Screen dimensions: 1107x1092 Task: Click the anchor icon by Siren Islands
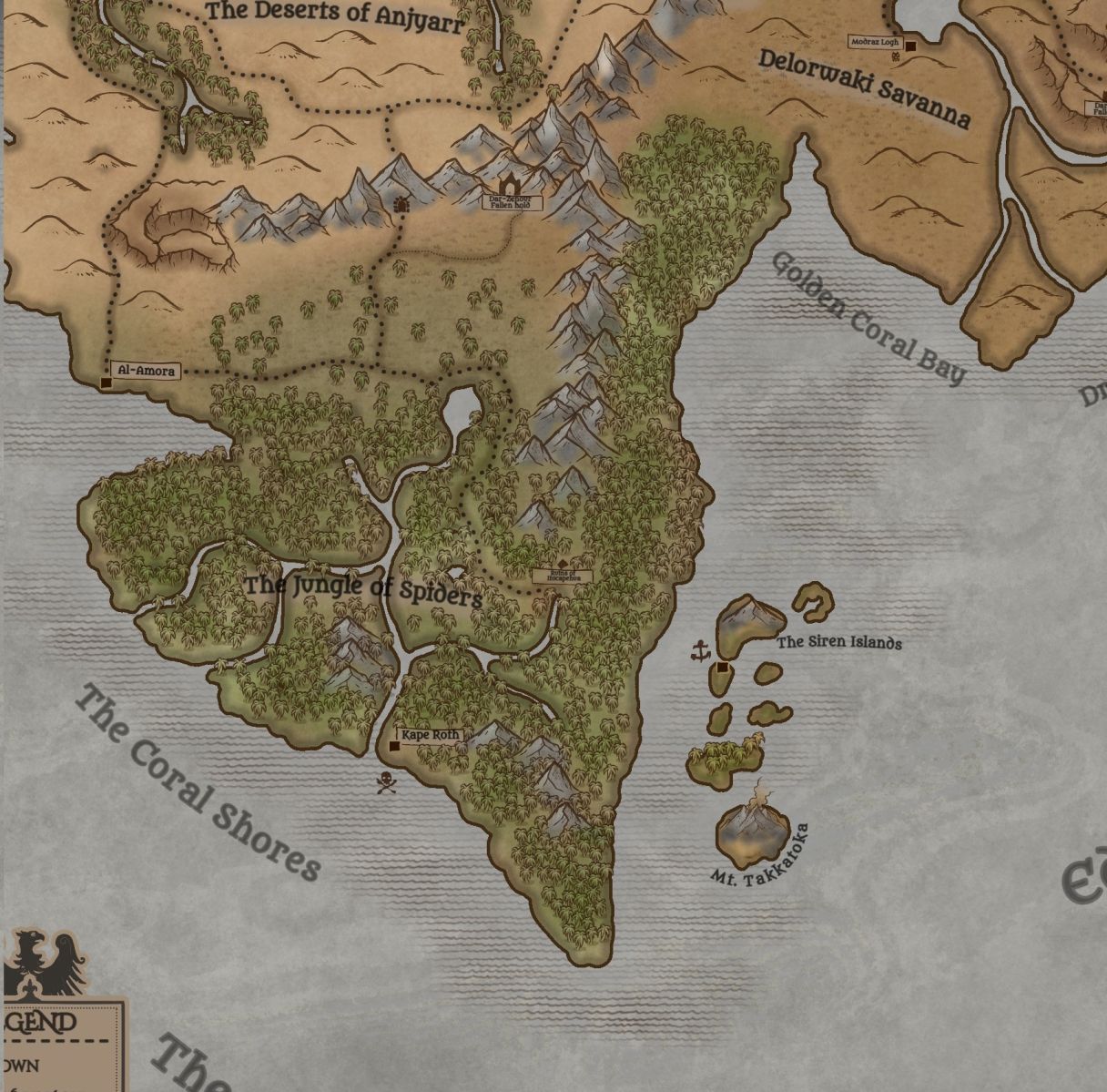700,650
